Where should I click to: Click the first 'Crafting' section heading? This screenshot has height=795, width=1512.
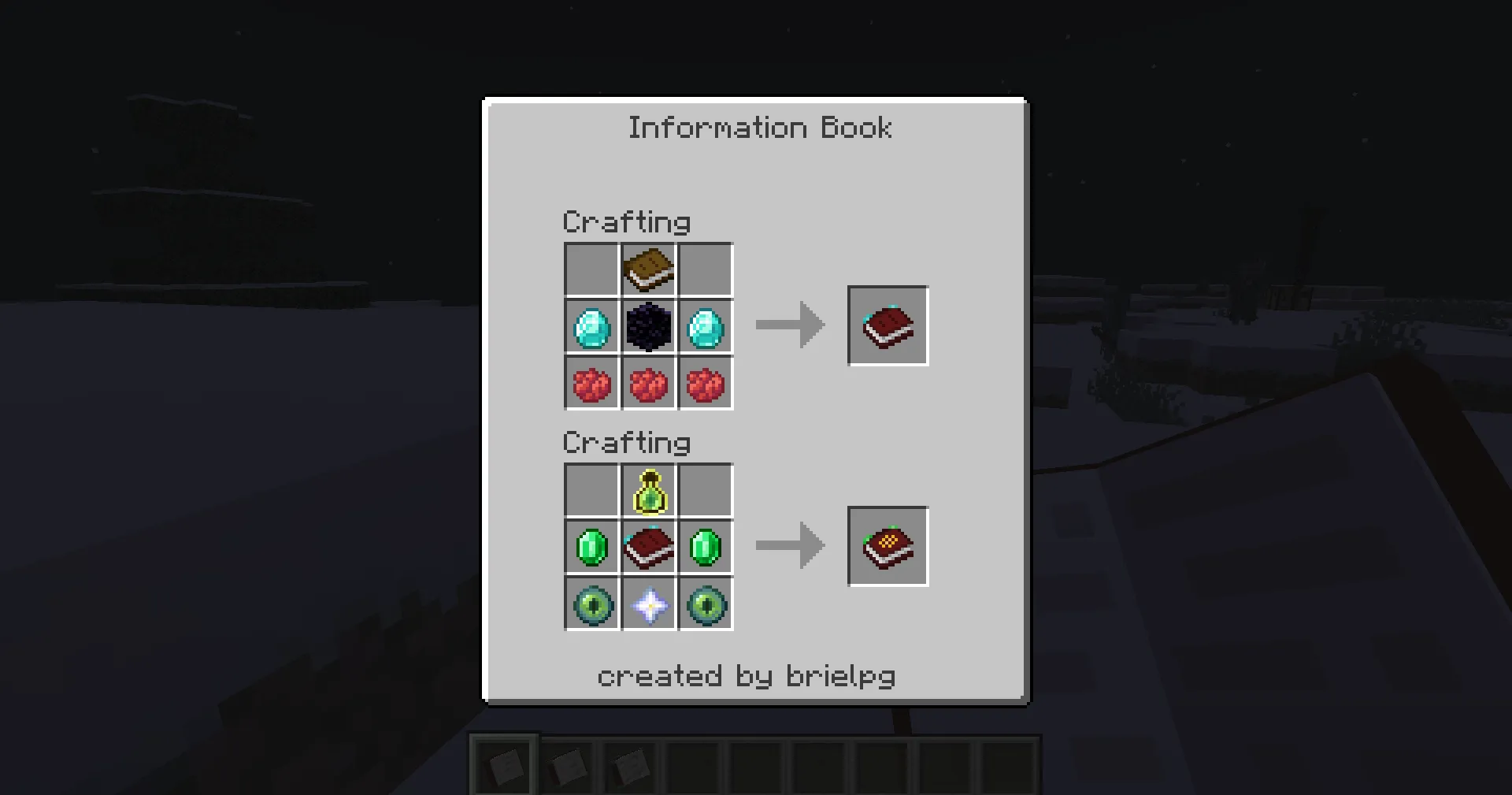tap(626, 222)
